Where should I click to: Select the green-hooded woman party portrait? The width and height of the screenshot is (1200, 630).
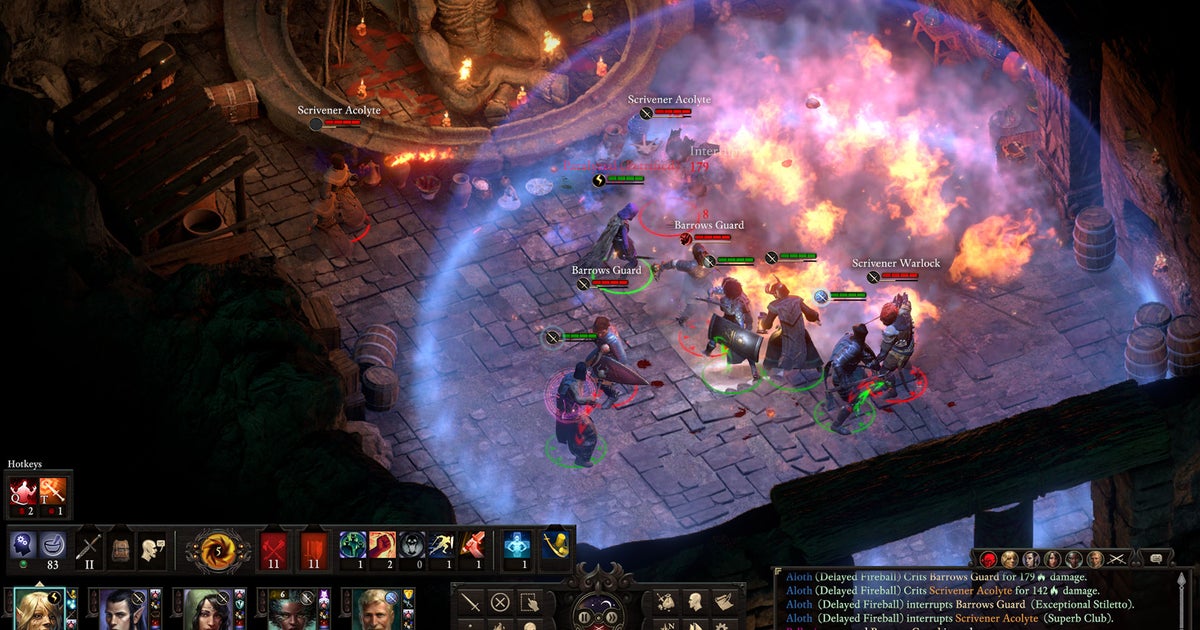coord(207,609)
